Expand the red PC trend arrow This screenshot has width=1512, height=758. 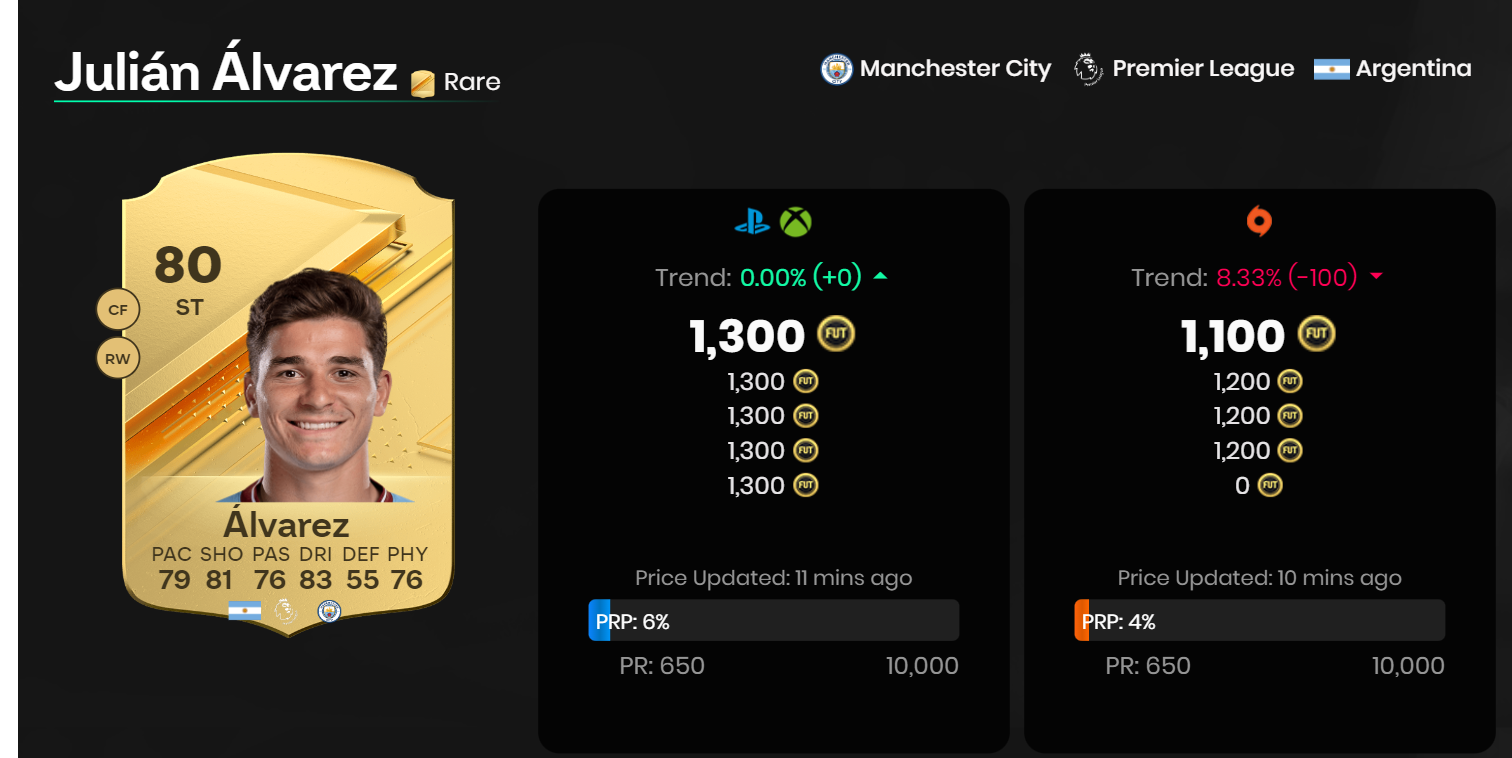[1378, 277]
